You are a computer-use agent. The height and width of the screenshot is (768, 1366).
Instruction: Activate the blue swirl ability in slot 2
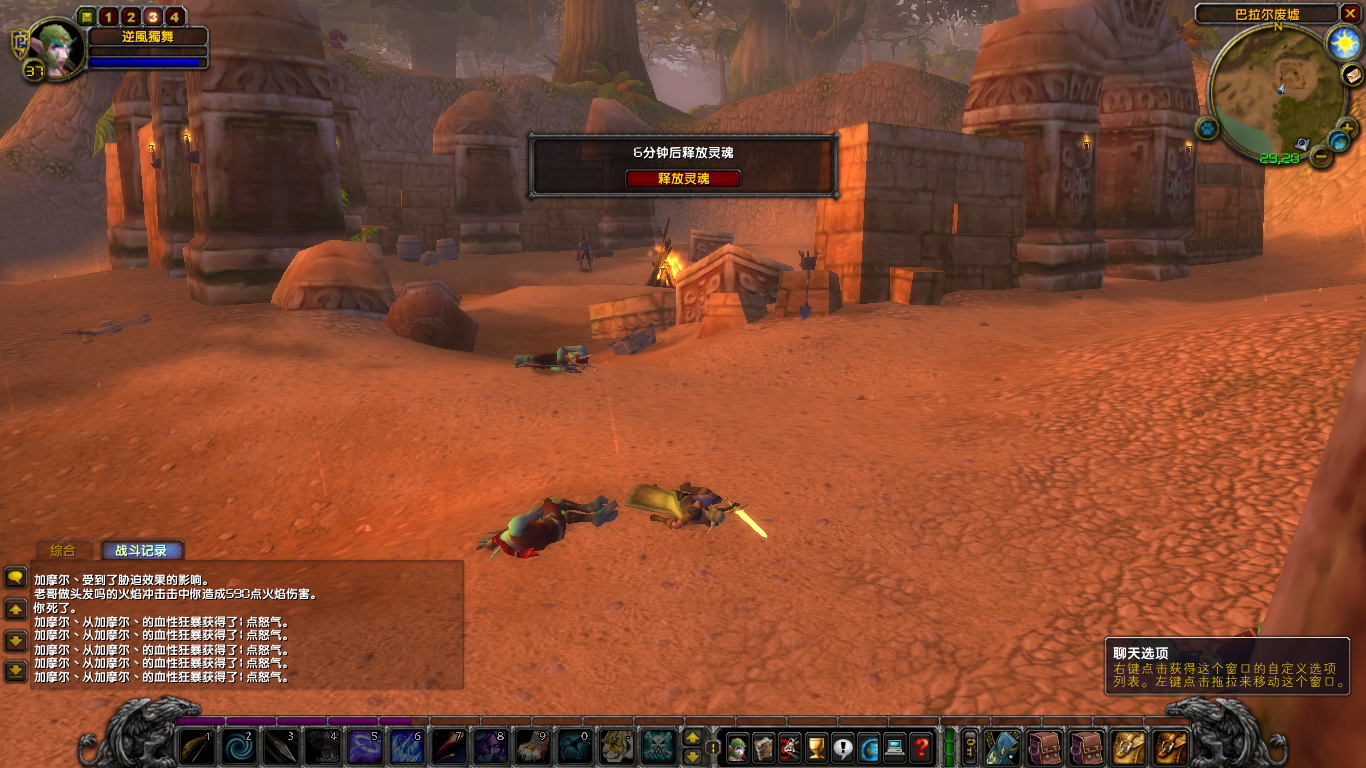pos(238,747)
